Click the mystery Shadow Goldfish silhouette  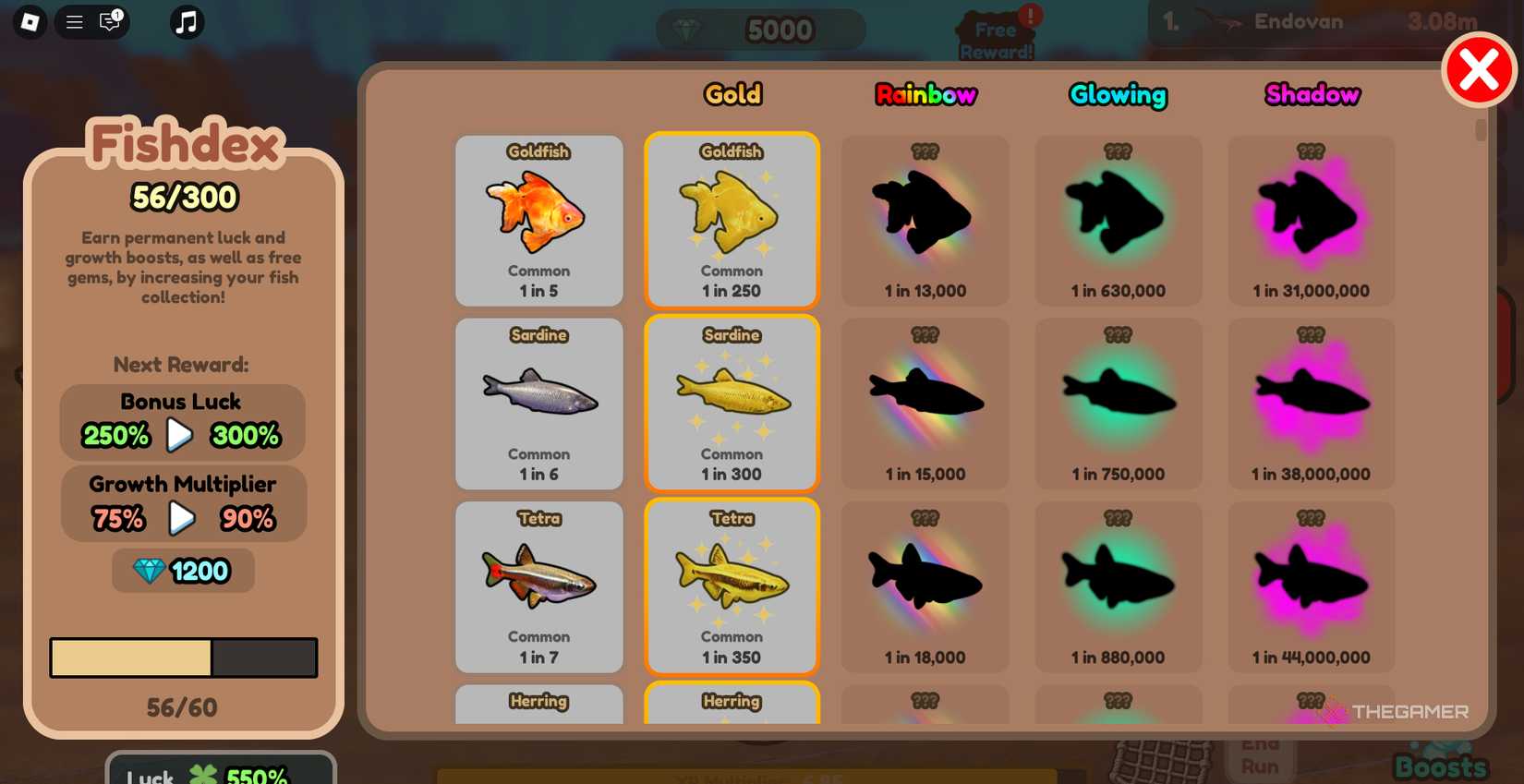[1311, 220]
